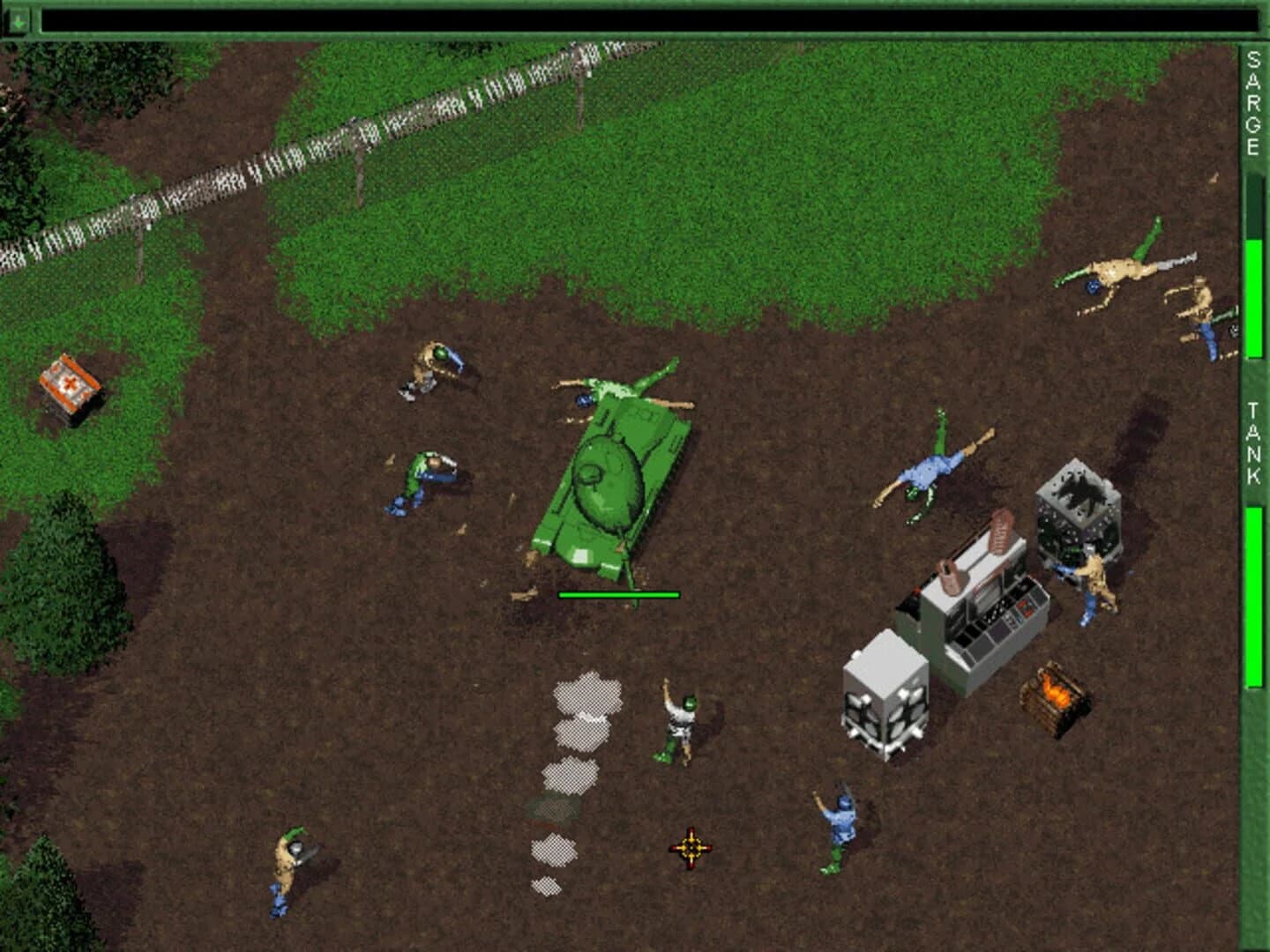Viewport: 1270px width, 952px height.
Task: Click Sarge's green health bar in the sidebar
Action: [1253, 291]
